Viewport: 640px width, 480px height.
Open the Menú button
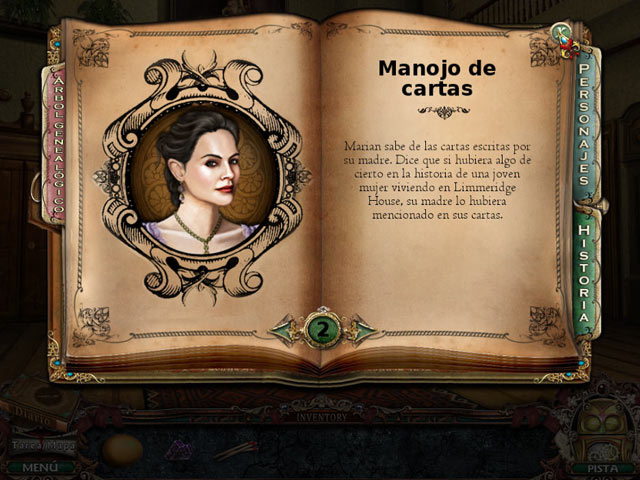(38, 466)
